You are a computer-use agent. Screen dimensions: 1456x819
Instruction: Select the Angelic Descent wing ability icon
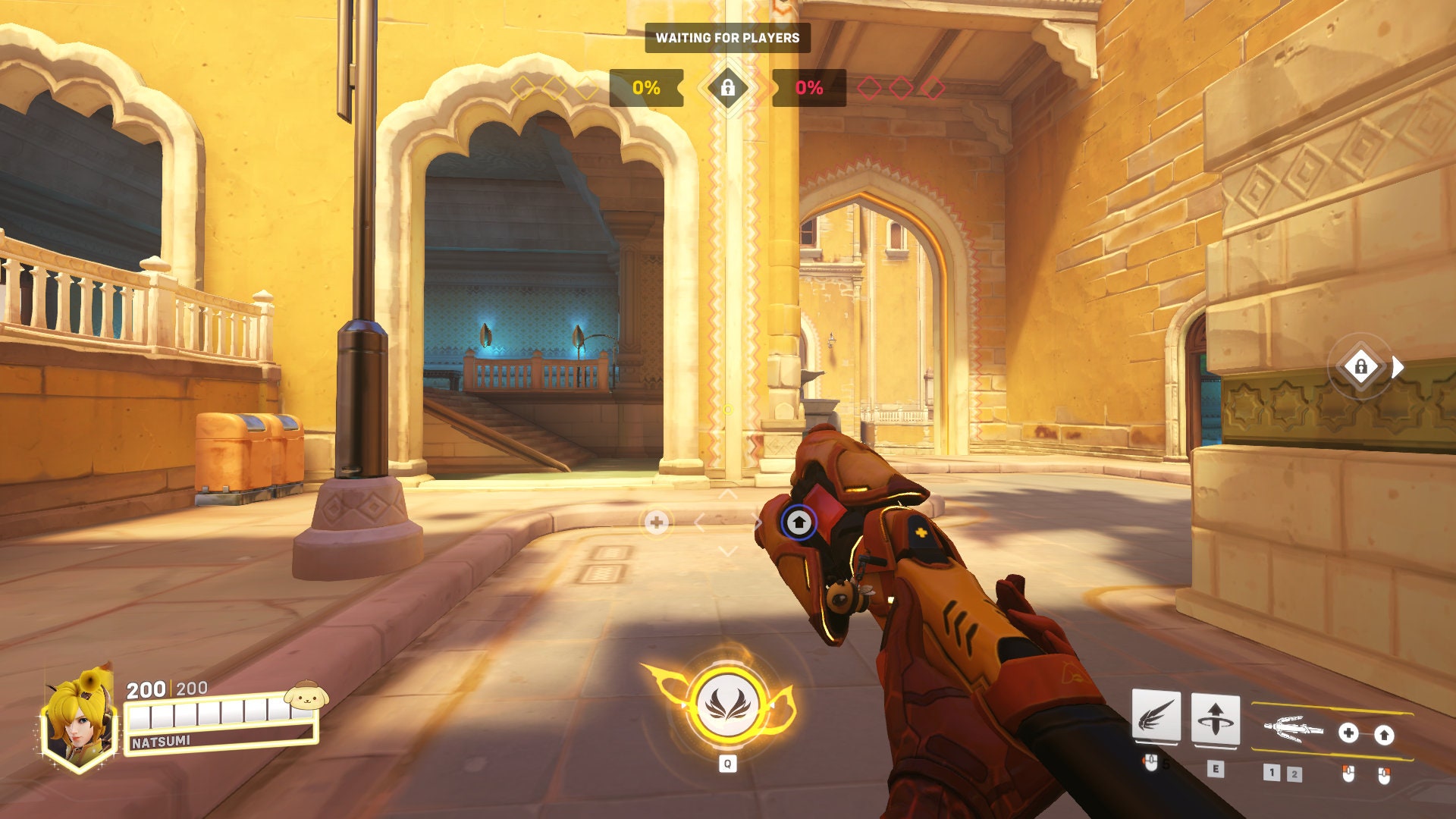(1155, 715)
